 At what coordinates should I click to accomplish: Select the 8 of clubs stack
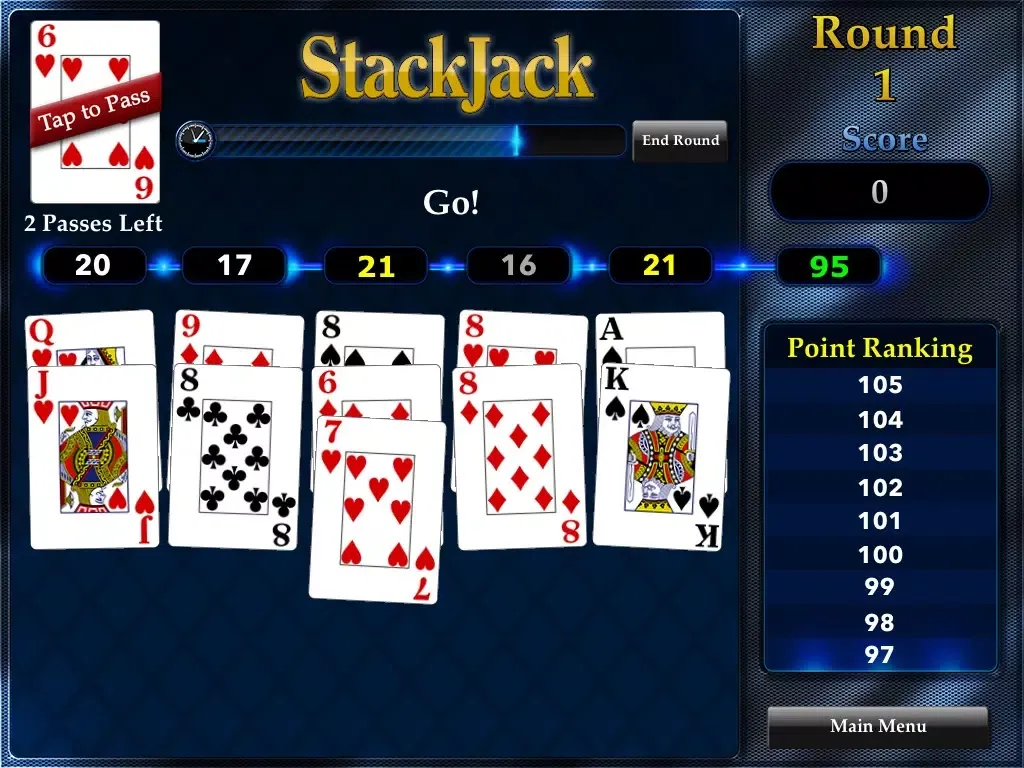(235, 457)
